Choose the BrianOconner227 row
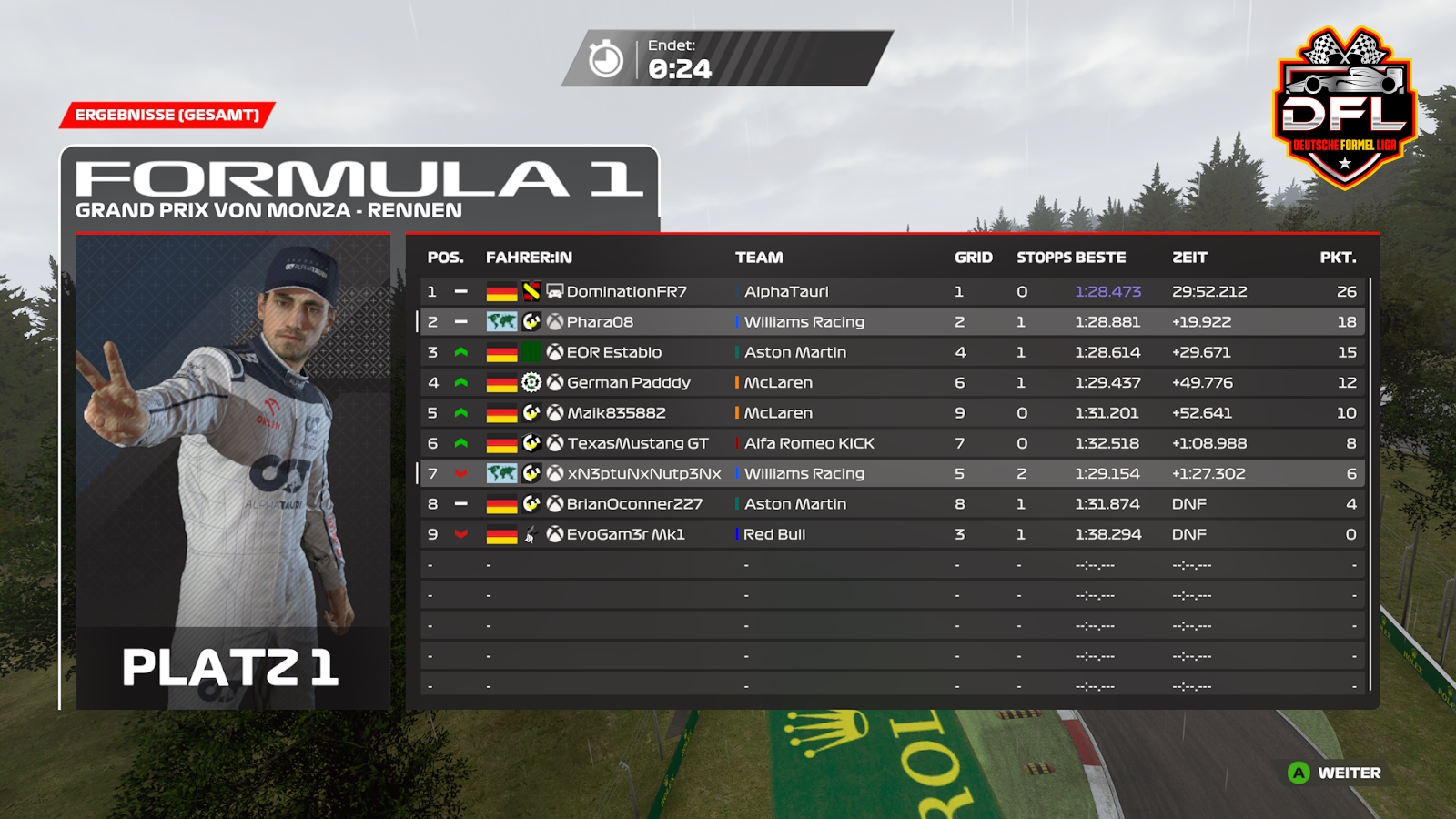The image size is (1456, 819). tap(634, 504)
